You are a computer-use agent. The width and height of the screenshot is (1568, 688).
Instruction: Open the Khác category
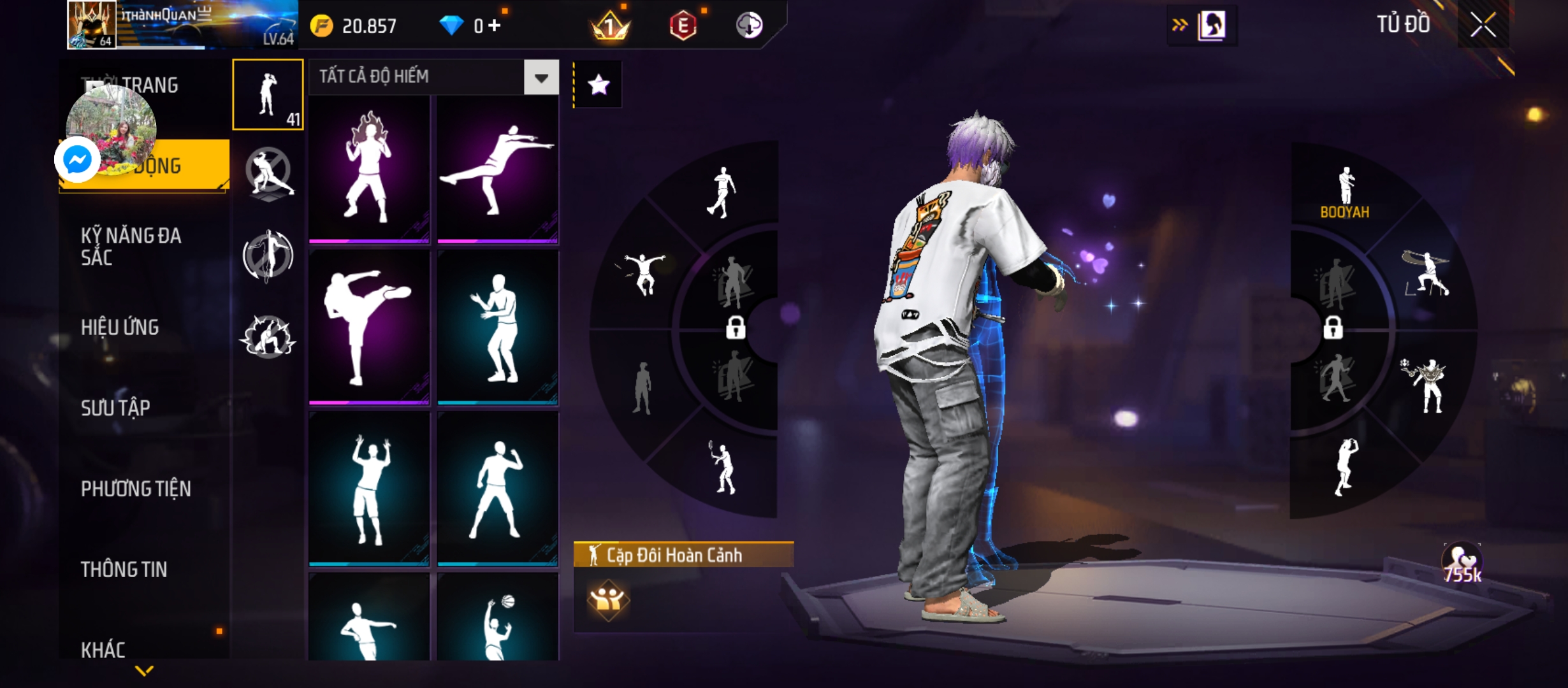pos(103,649)
